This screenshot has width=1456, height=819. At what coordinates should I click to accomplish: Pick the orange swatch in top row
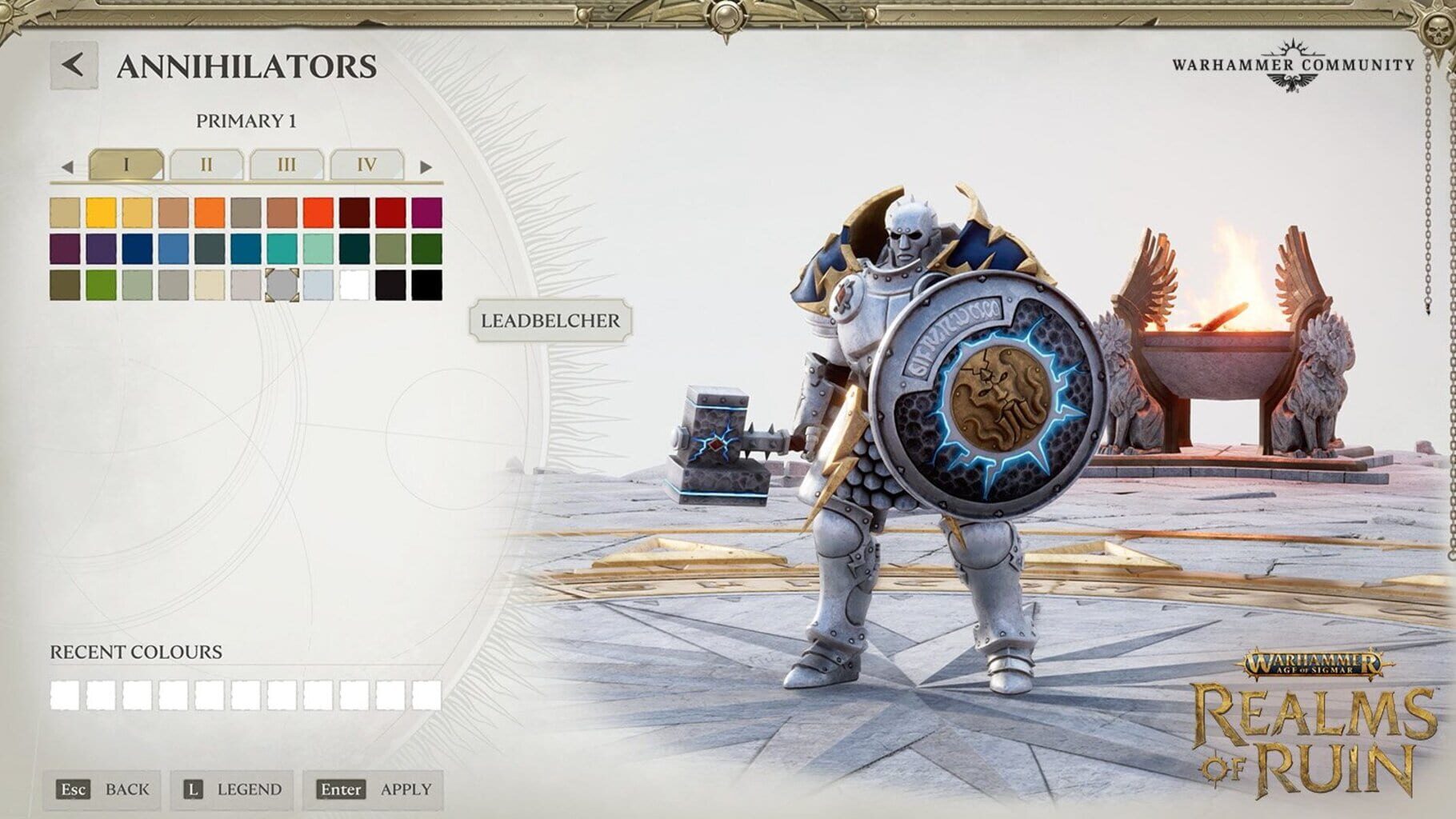pos(207,210)
